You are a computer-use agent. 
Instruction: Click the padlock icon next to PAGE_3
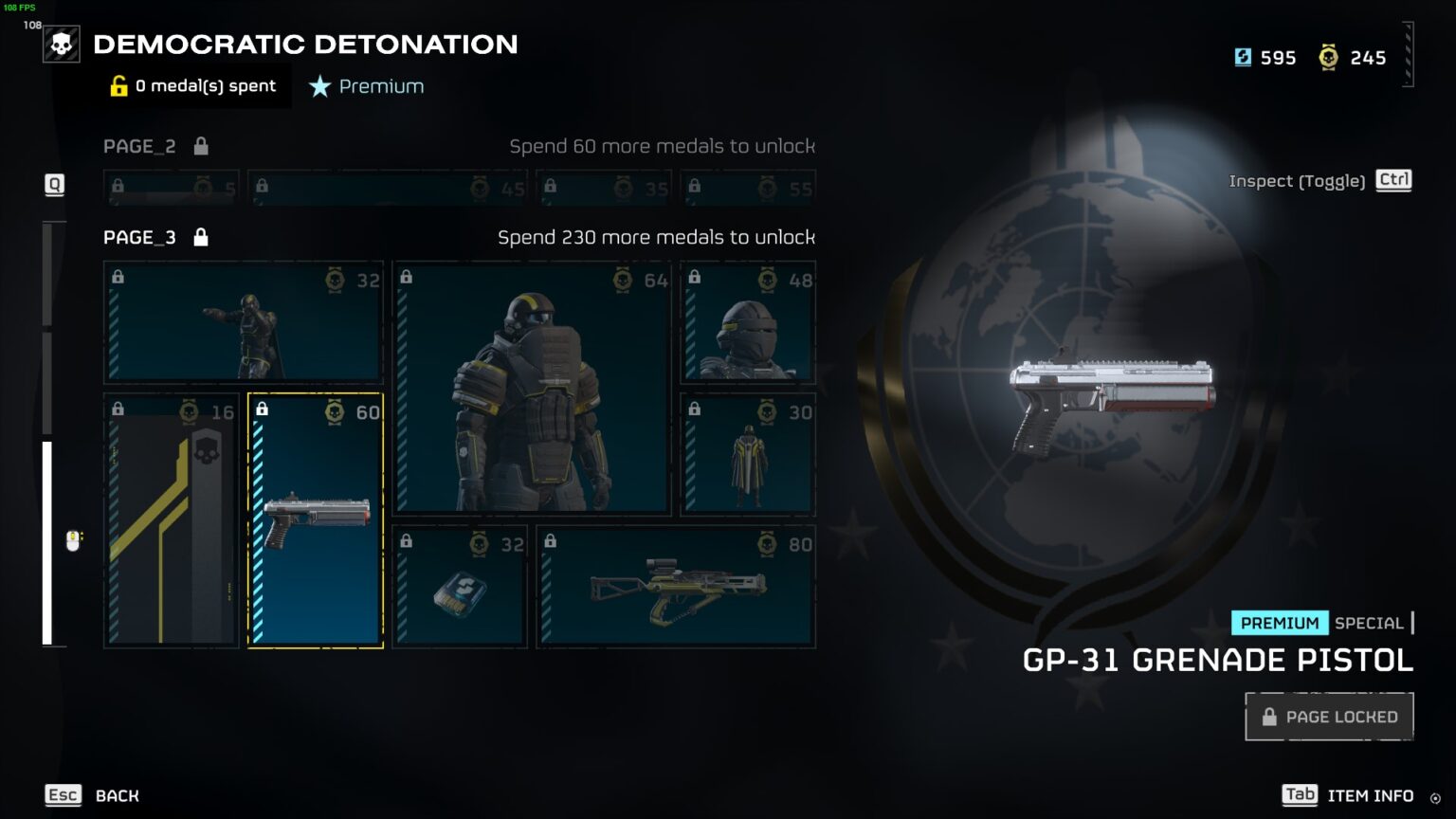coord(201,237)
